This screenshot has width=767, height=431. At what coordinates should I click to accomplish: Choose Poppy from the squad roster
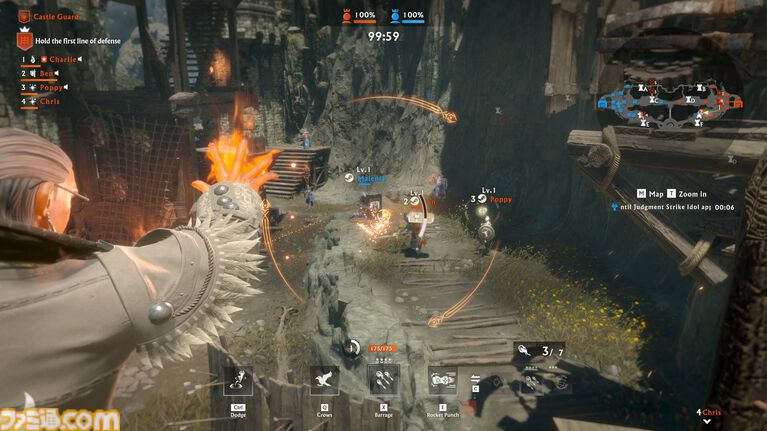[51, 87]
